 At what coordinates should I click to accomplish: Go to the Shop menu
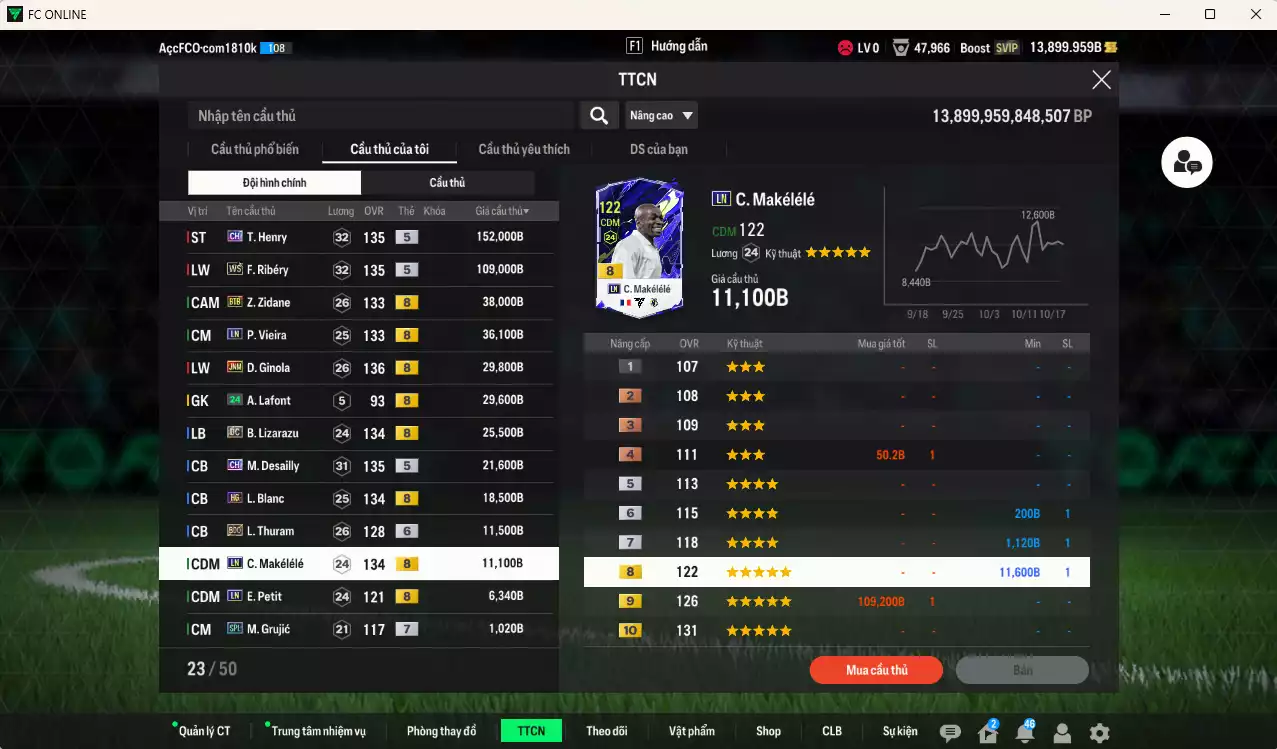point(768,731)
